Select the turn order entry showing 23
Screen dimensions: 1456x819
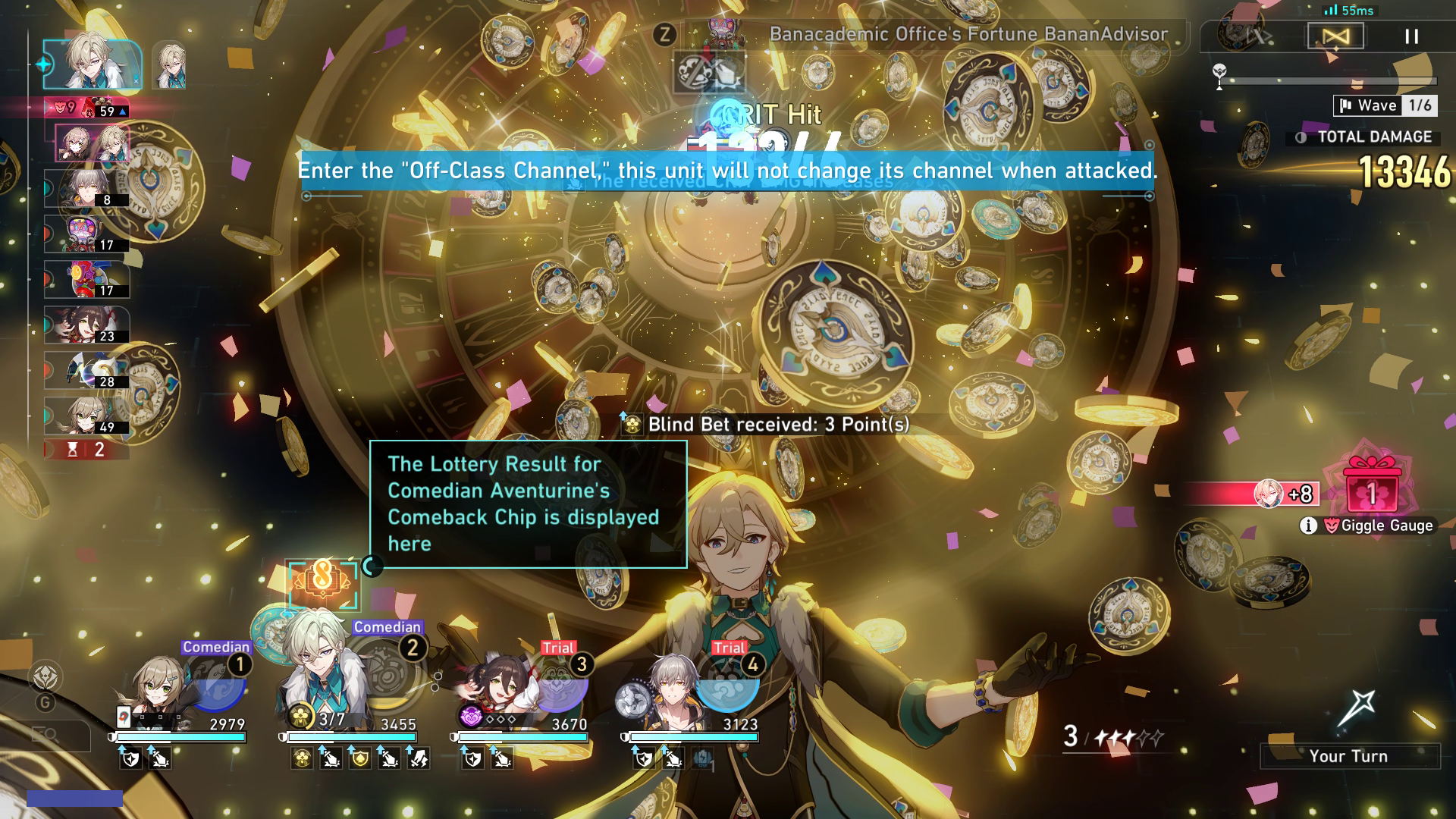(x=86, y=325)
